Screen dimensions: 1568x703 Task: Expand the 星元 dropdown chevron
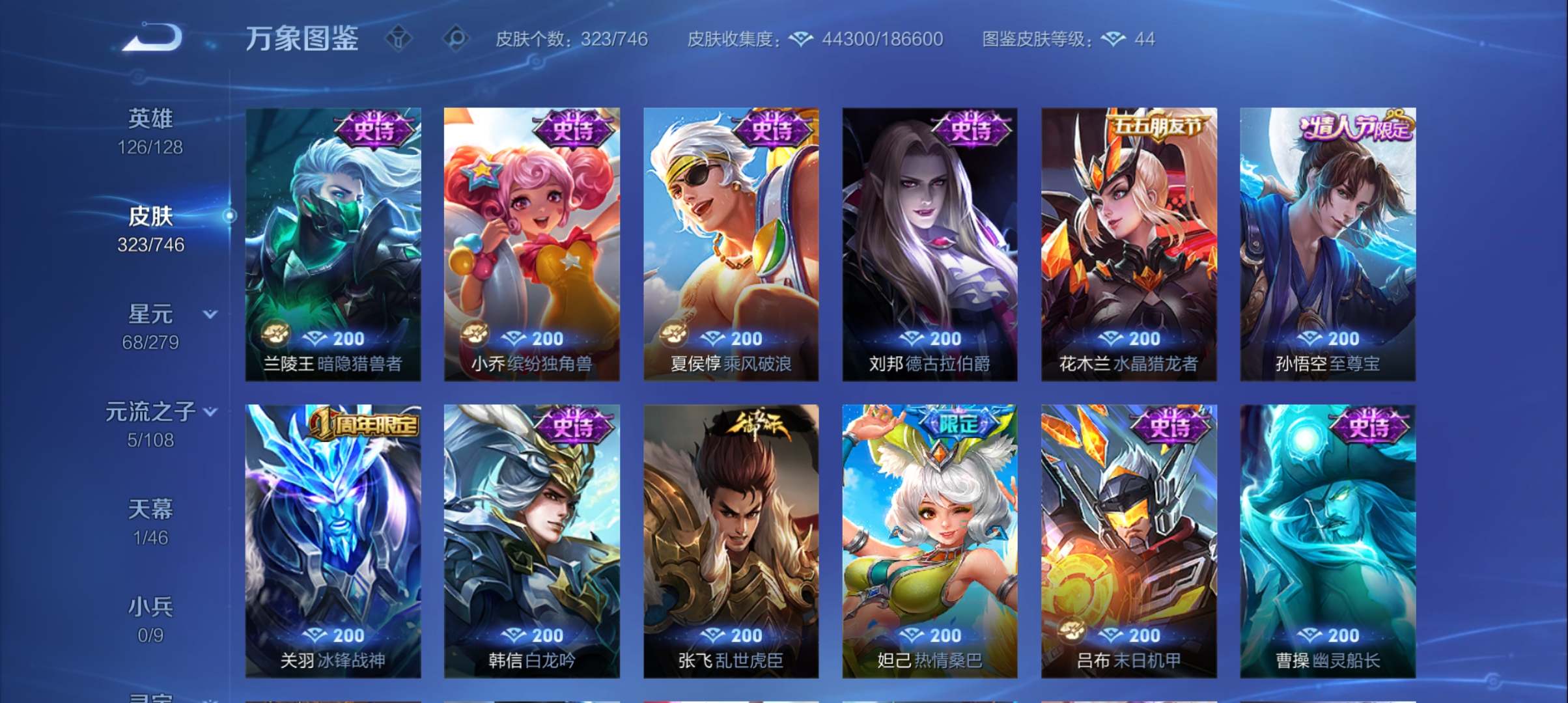click(210, 313)
